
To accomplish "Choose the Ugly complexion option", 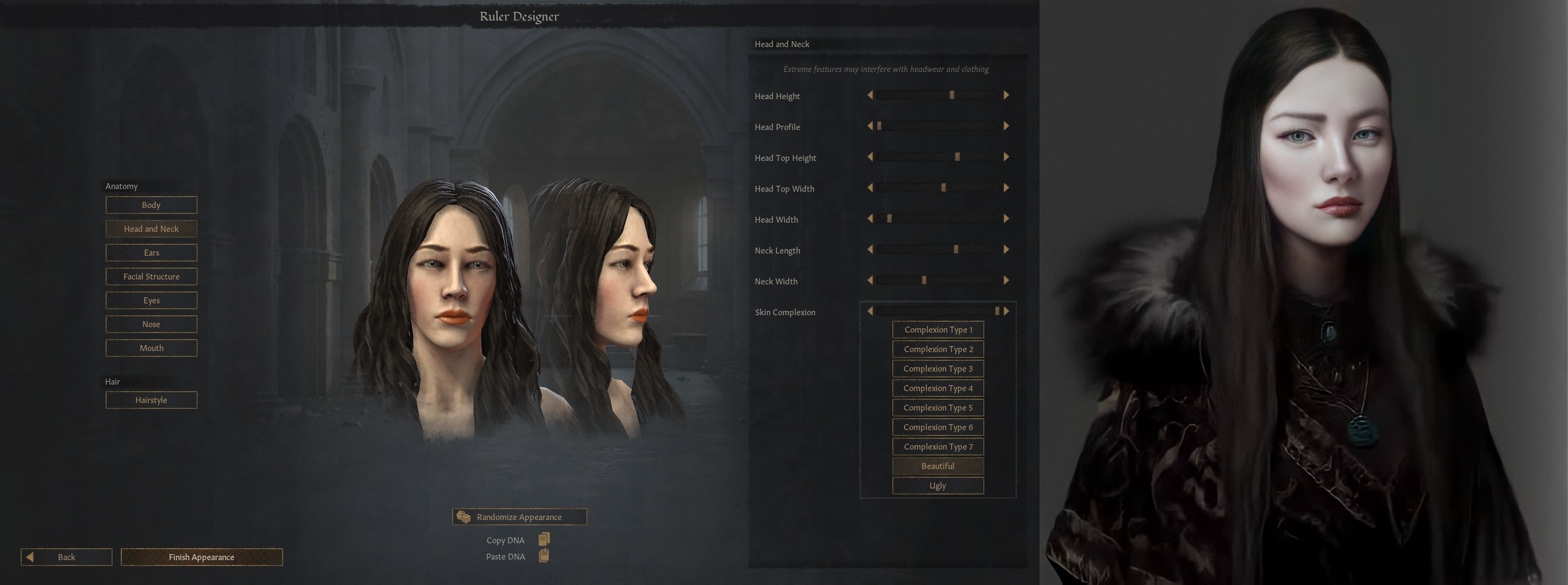I will 938,485.
